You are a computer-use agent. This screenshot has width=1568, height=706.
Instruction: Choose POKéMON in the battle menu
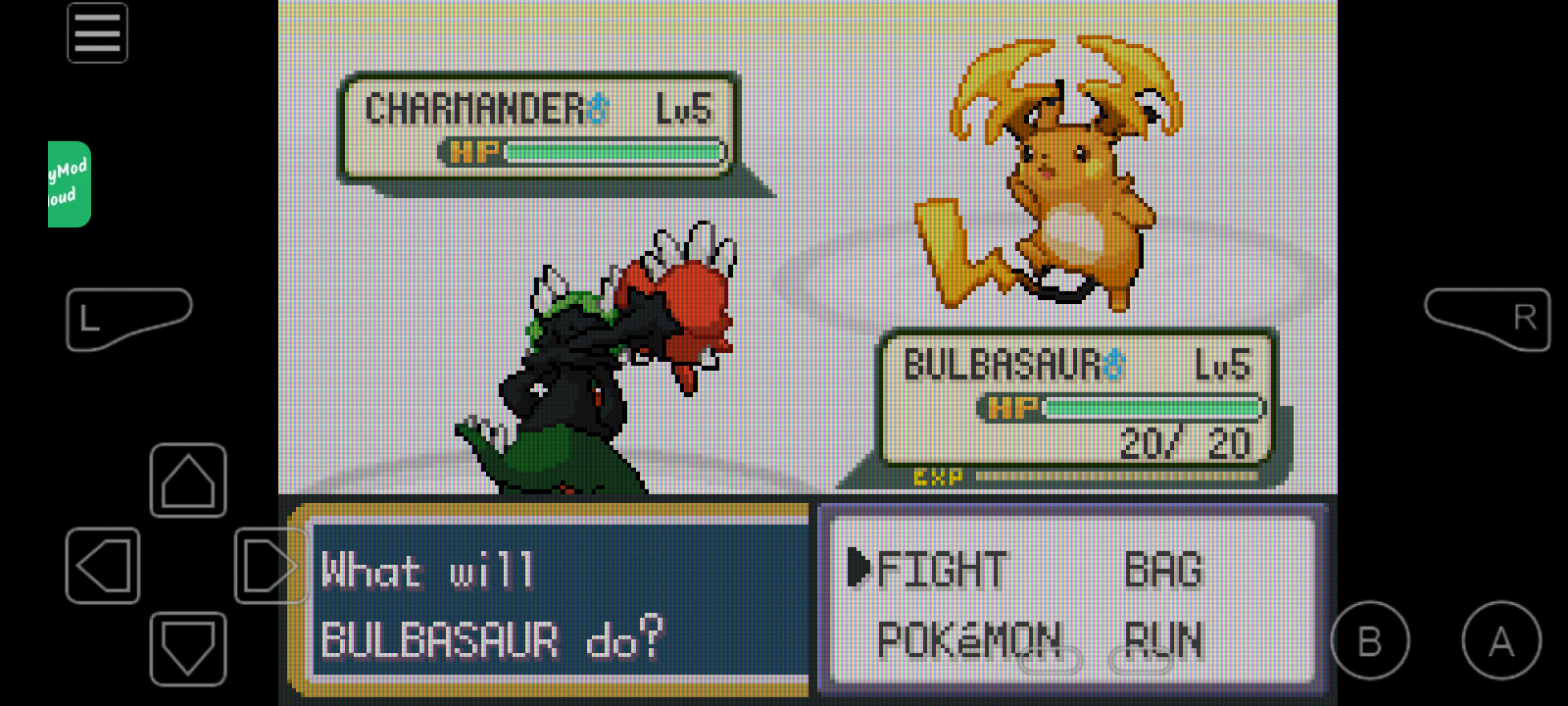pyautogui.click(x=968, y=640)
